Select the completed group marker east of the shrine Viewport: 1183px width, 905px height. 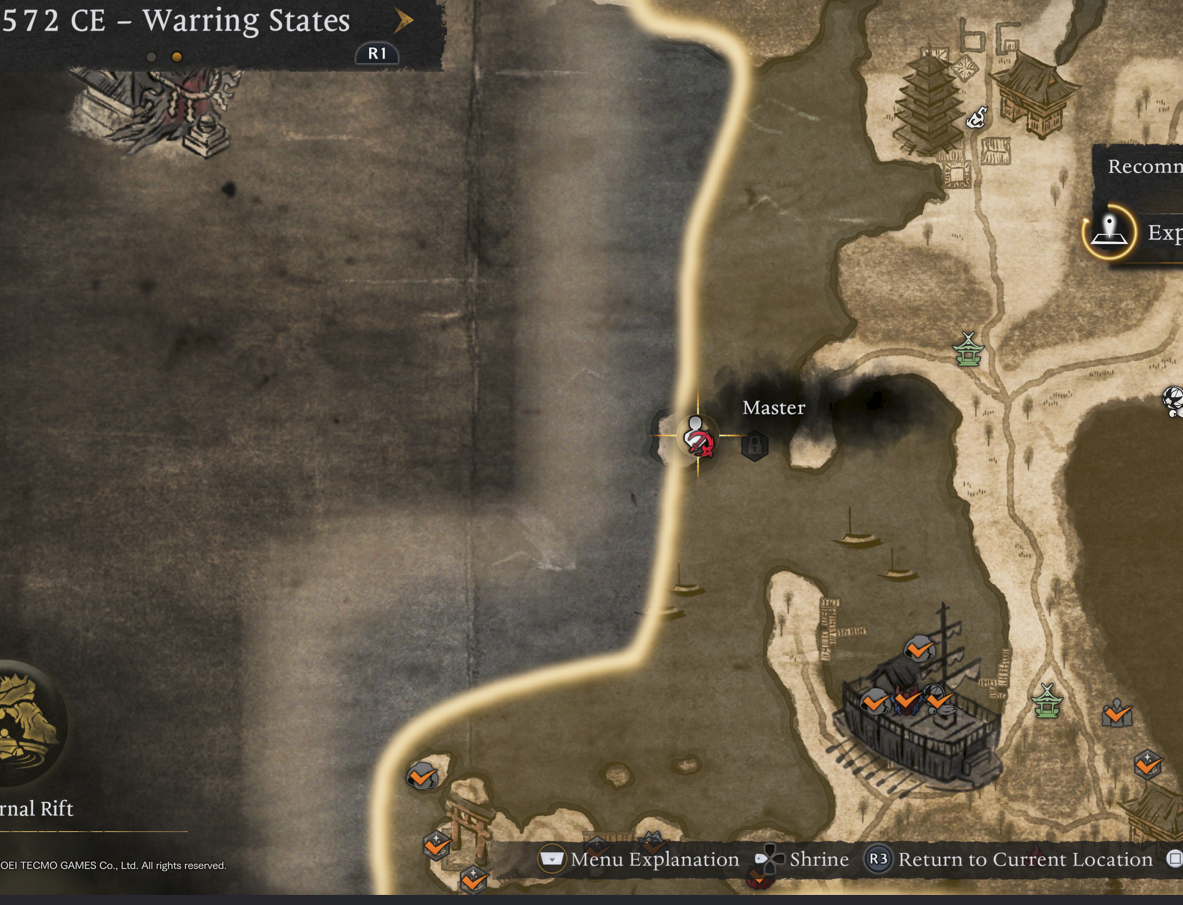coord(1117,714)
